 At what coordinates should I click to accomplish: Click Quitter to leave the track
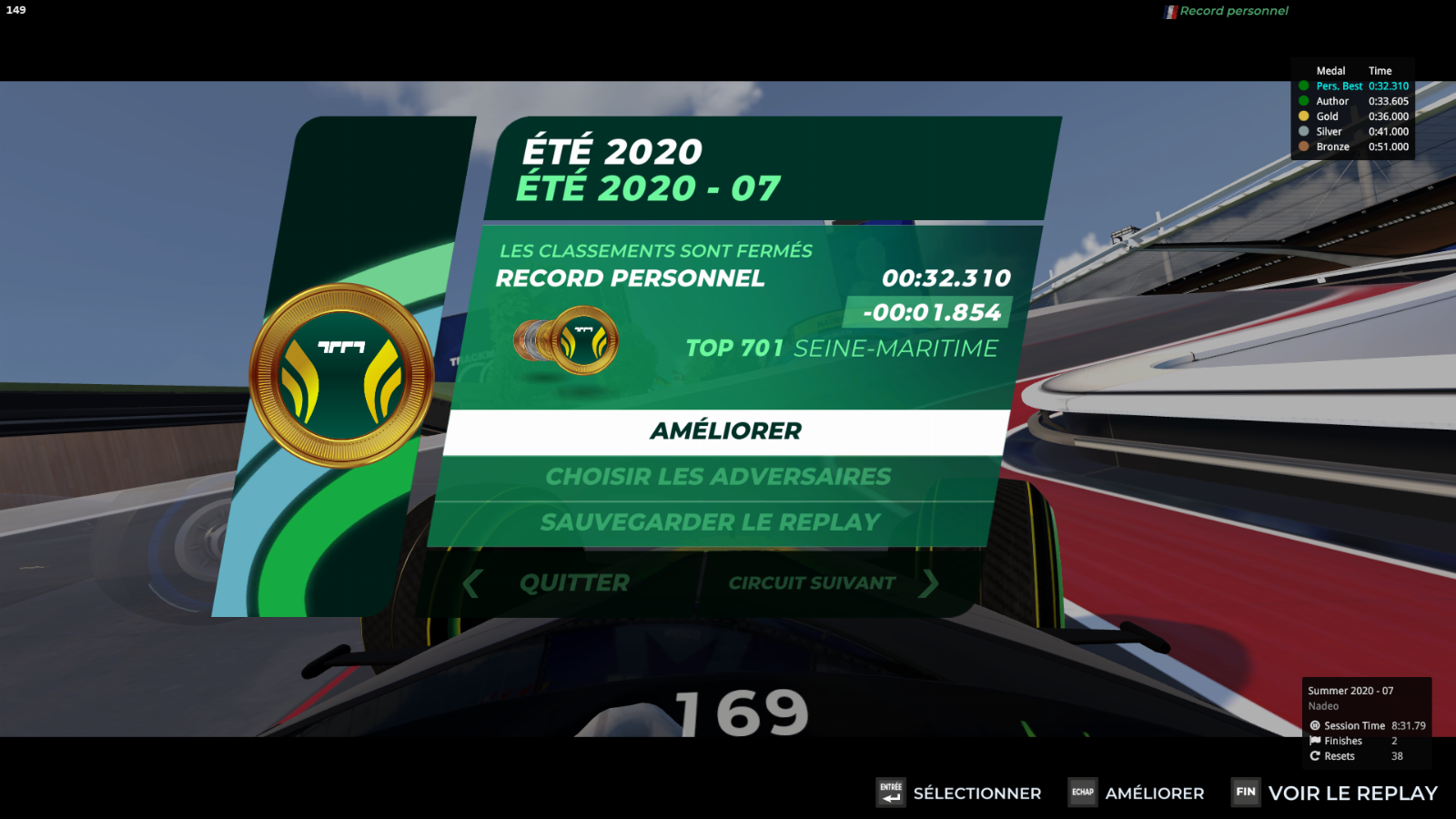point(574,583)
